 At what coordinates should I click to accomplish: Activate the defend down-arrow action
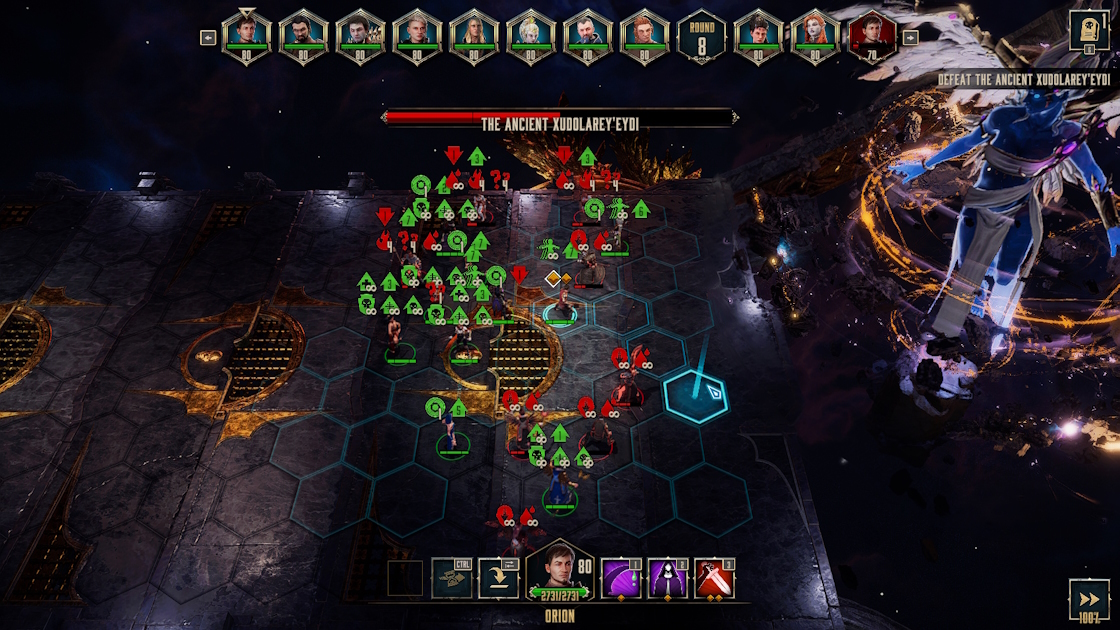click(498, 578)
